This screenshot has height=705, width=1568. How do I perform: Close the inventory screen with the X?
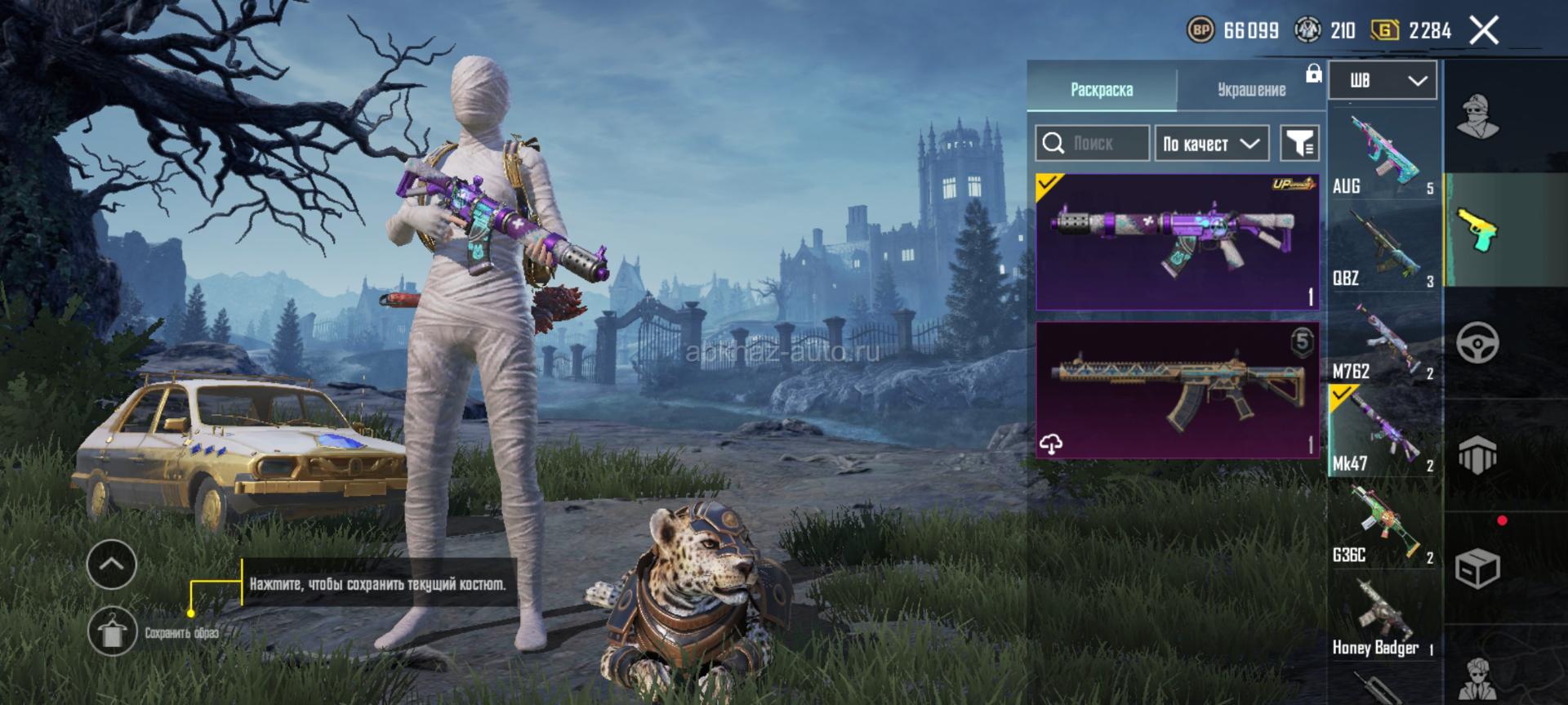point(1484,31)
